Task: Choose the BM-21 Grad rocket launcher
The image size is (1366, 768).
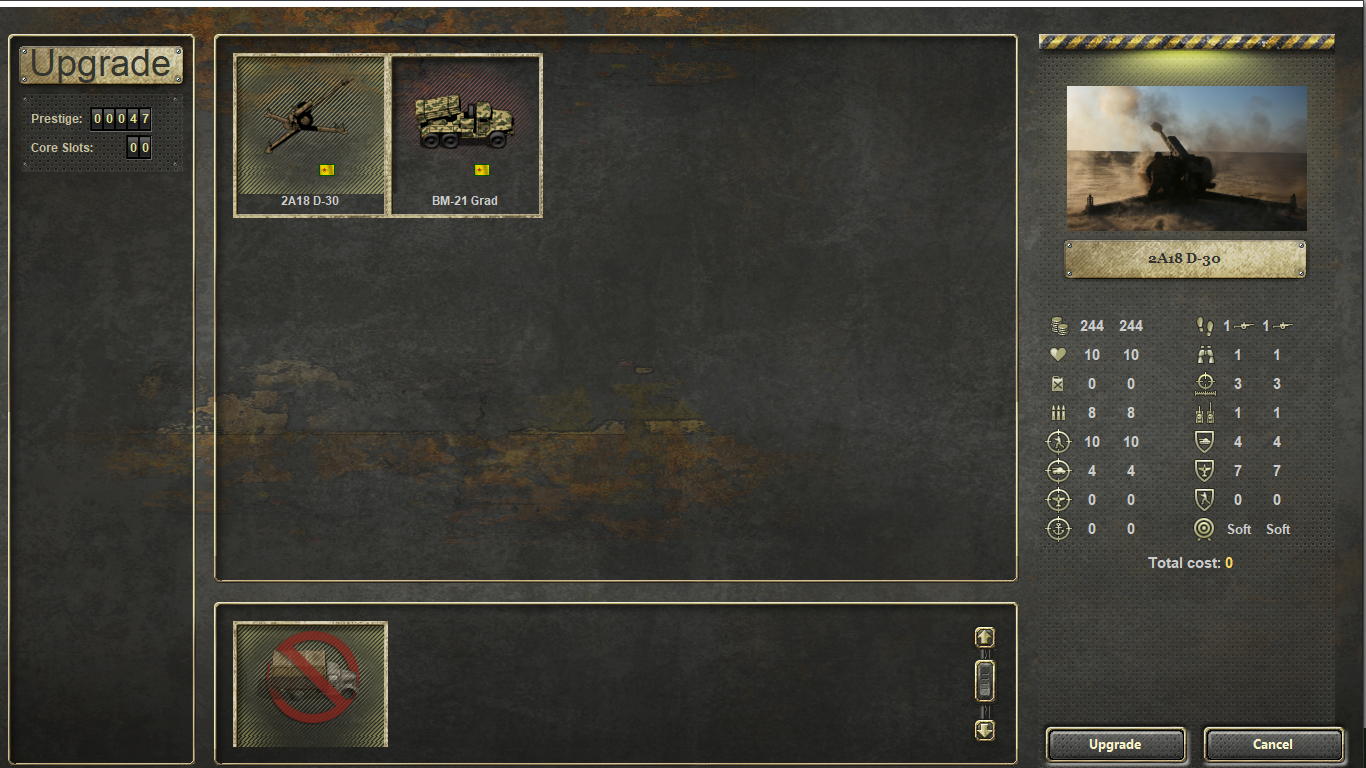Action: tap(465, 134)
